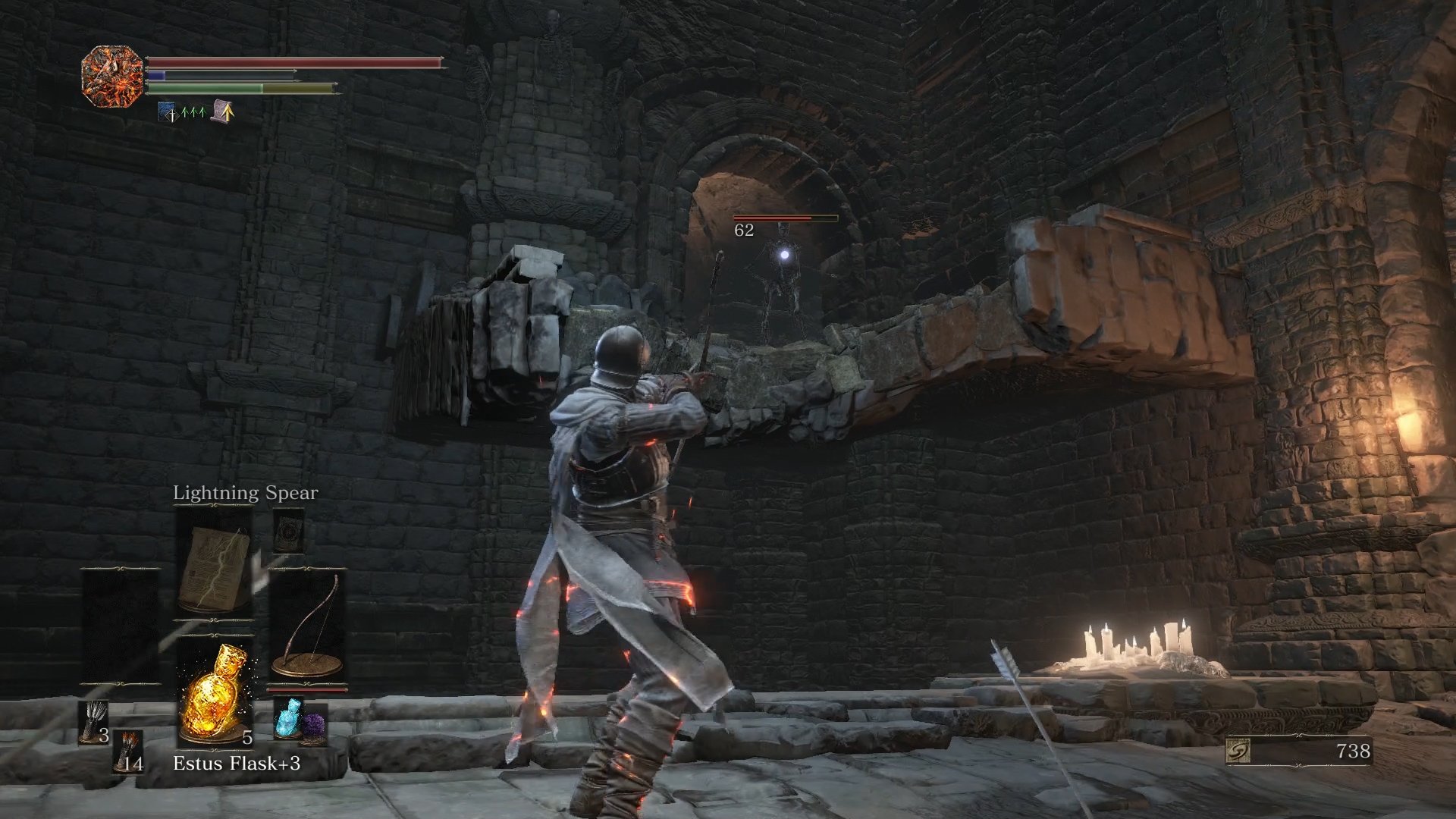Click the flaming covenant emblem top left

click(x=112, y=74)
